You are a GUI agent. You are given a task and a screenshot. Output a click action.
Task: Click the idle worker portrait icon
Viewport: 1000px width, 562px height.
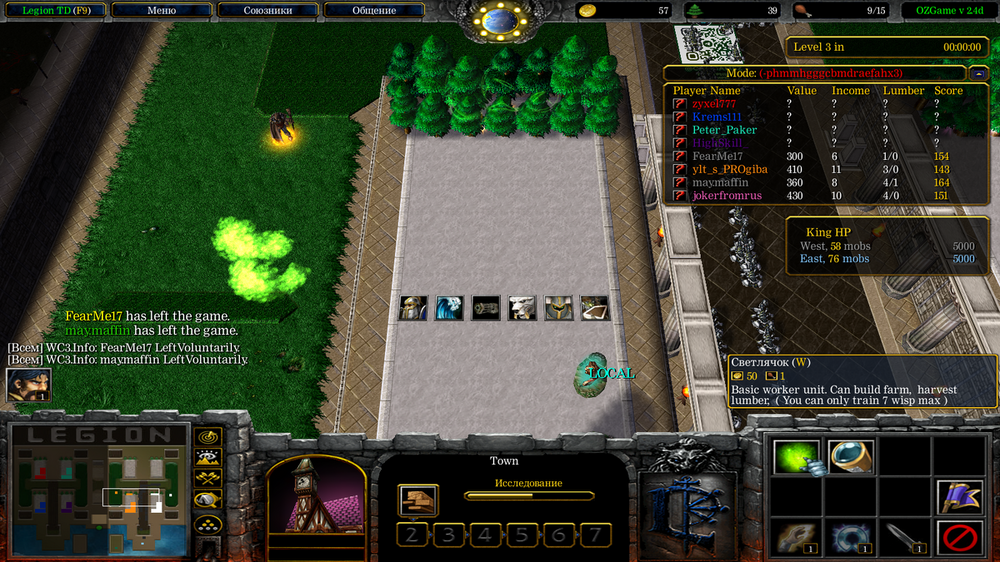click(x=28, y=385)
